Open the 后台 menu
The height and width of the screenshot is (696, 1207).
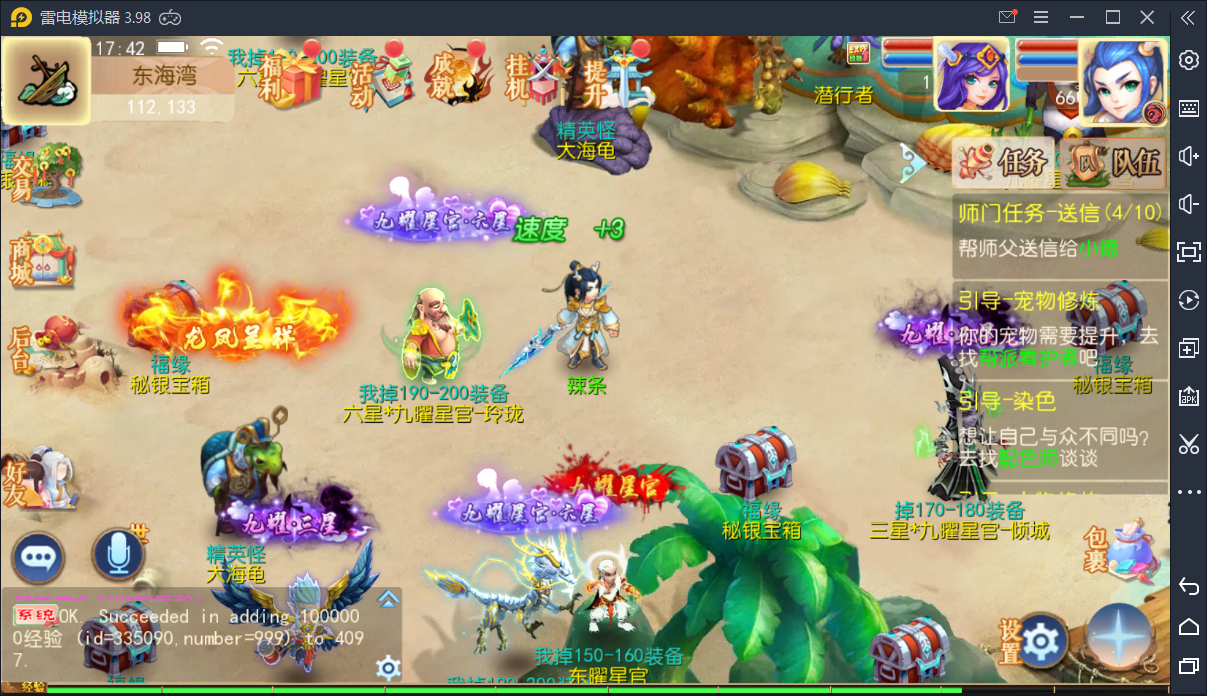36,345
